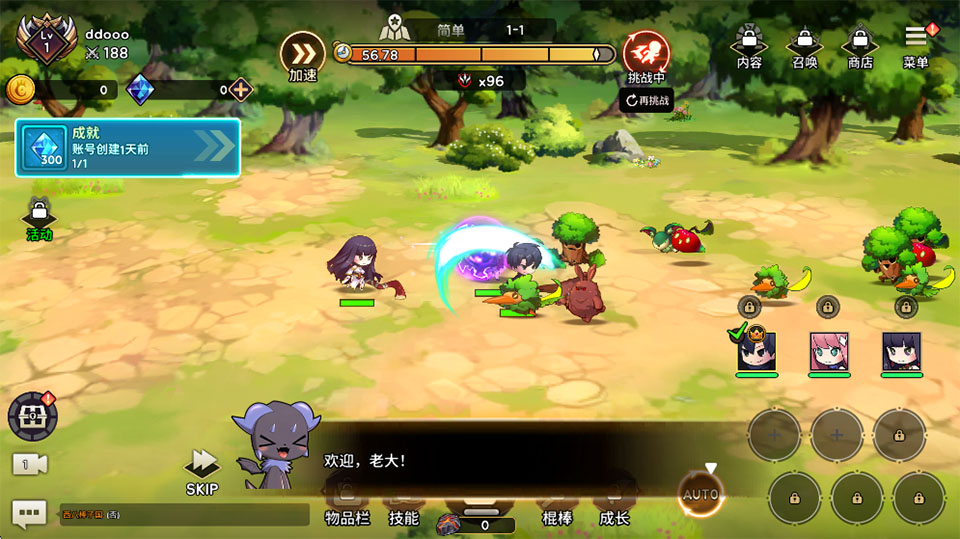Open the 商店 shop
The width and height of the screenshot is (960, 539).
pos(860,46)
